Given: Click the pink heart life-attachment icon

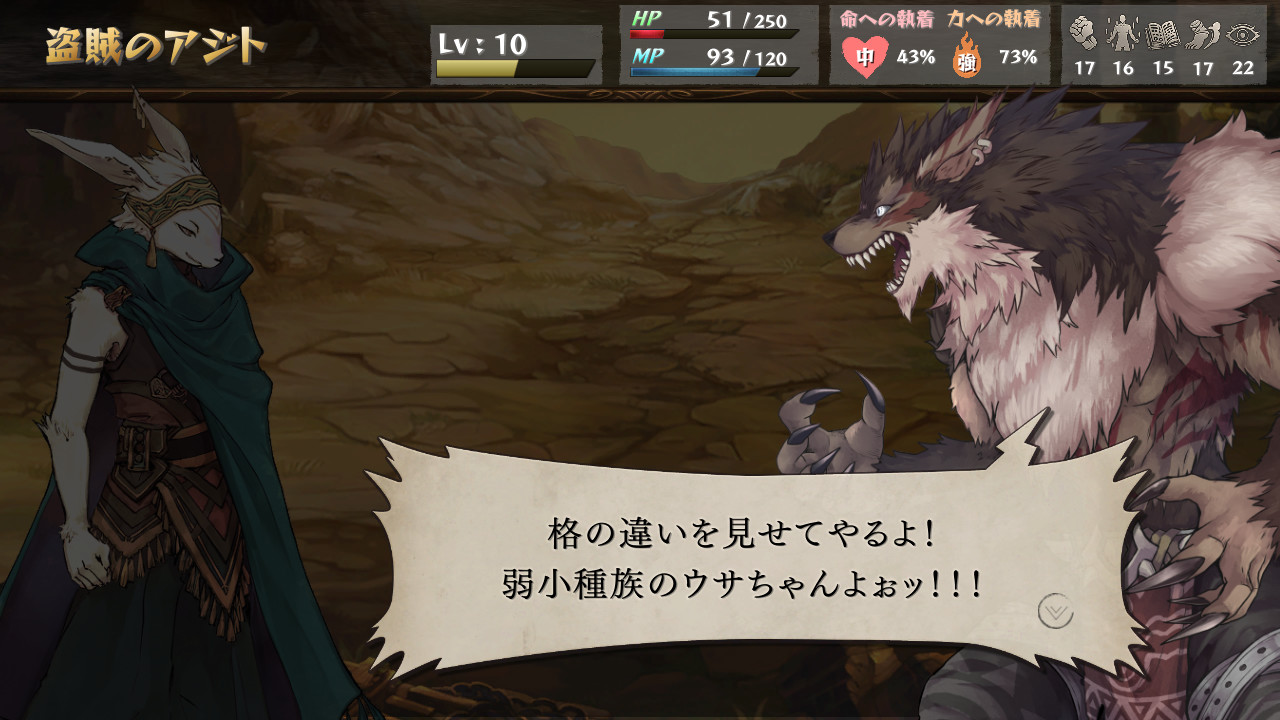Looking at the screenshot, I should click(867, 55).
